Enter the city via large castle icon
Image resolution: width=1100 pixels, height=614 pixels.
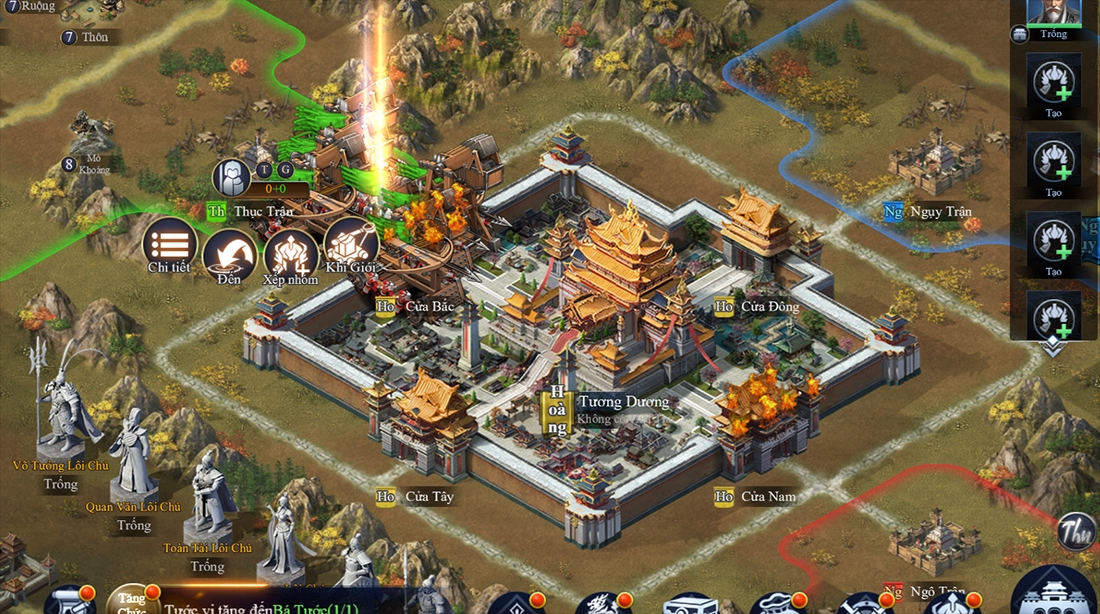click(x=1053, y=594)
